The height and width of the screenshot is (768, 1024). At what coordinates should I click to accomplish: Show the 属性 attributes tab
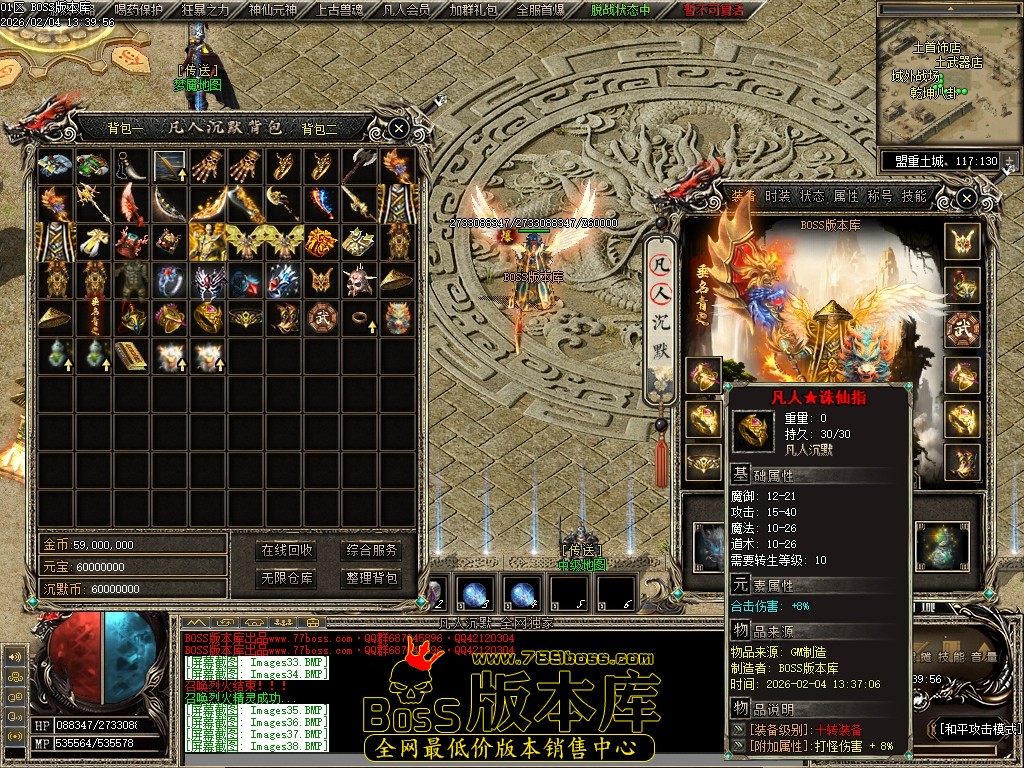click(x=846, y=196)
